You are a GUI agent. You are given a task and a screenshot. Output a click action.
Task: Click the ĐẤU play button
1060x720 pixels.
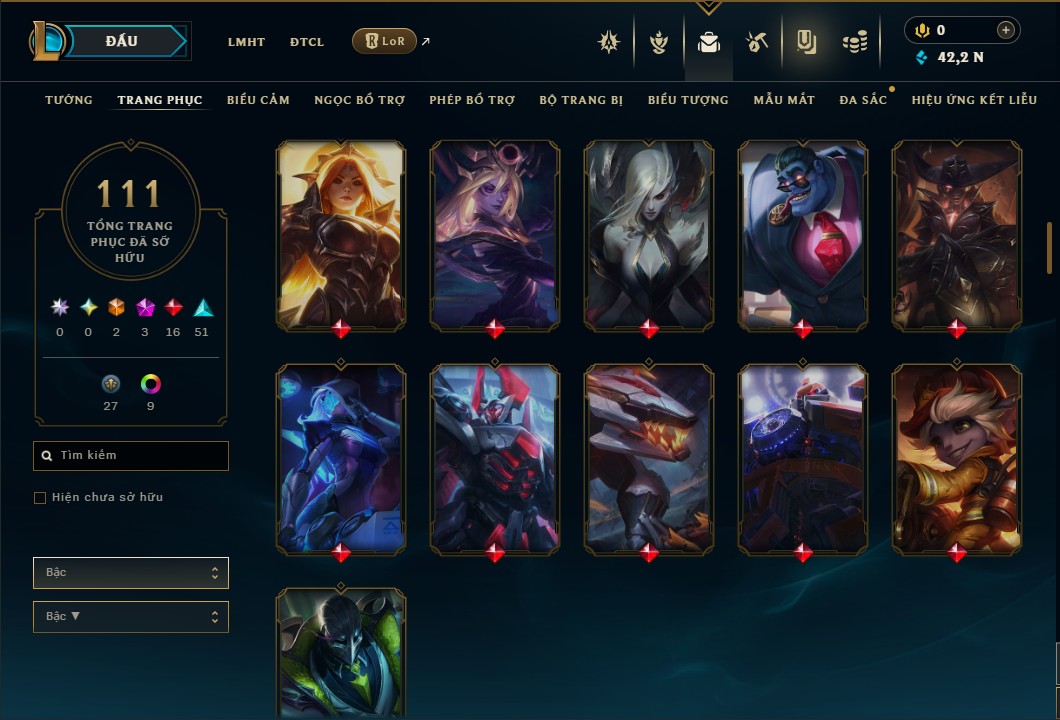click(x=122, y=41)
